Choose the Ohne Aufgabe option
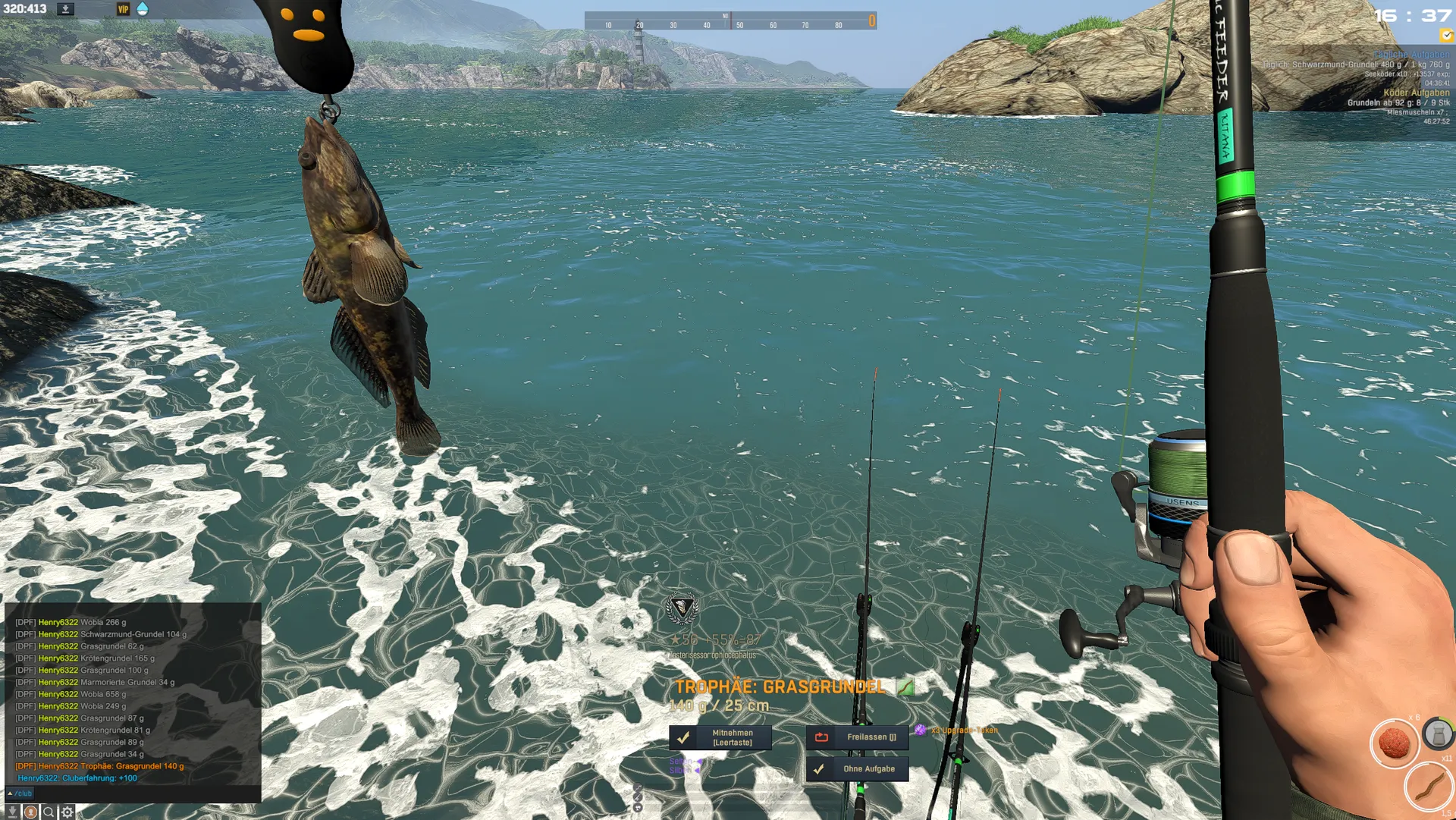 point(857,769)
